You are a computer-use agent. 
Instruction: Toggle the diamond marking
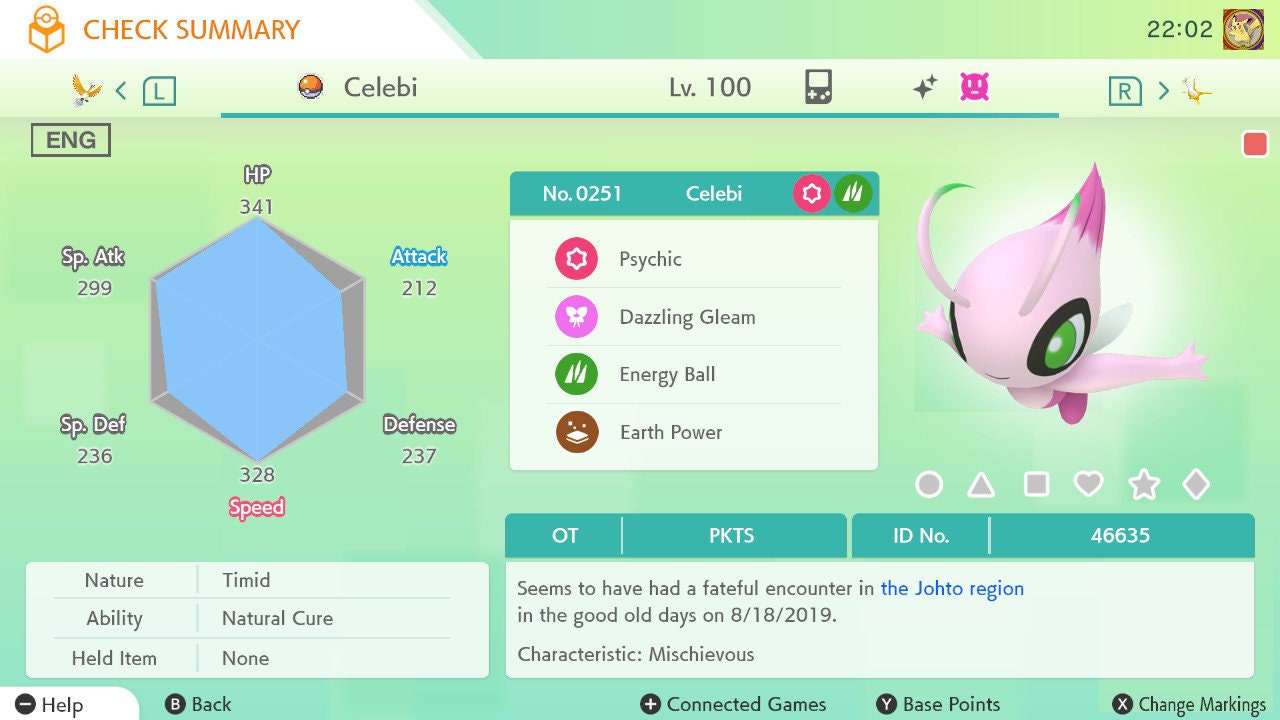click(x=1196, y=485)
